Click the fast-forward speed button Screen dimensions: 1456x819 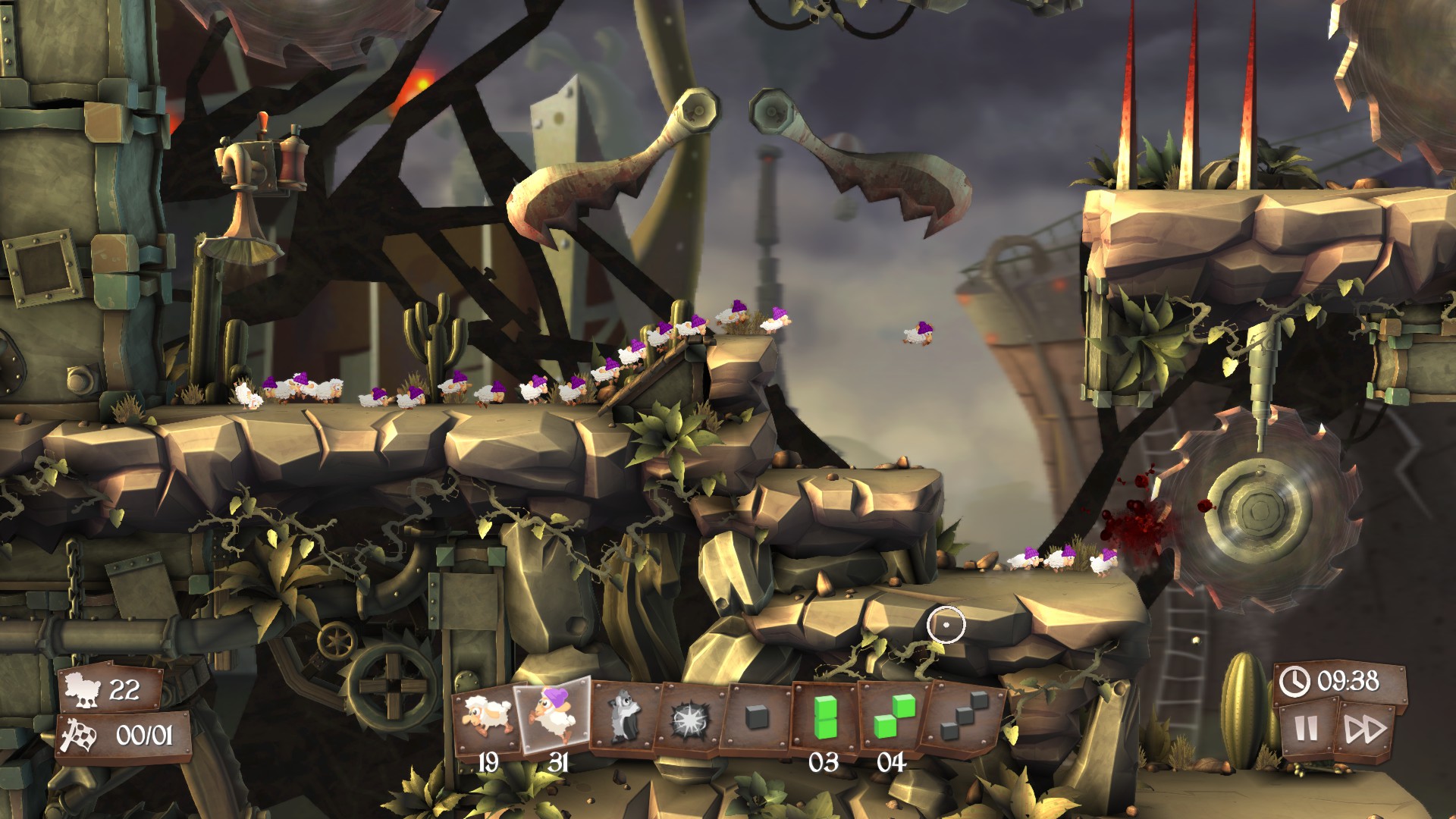tap(1365, 730)
